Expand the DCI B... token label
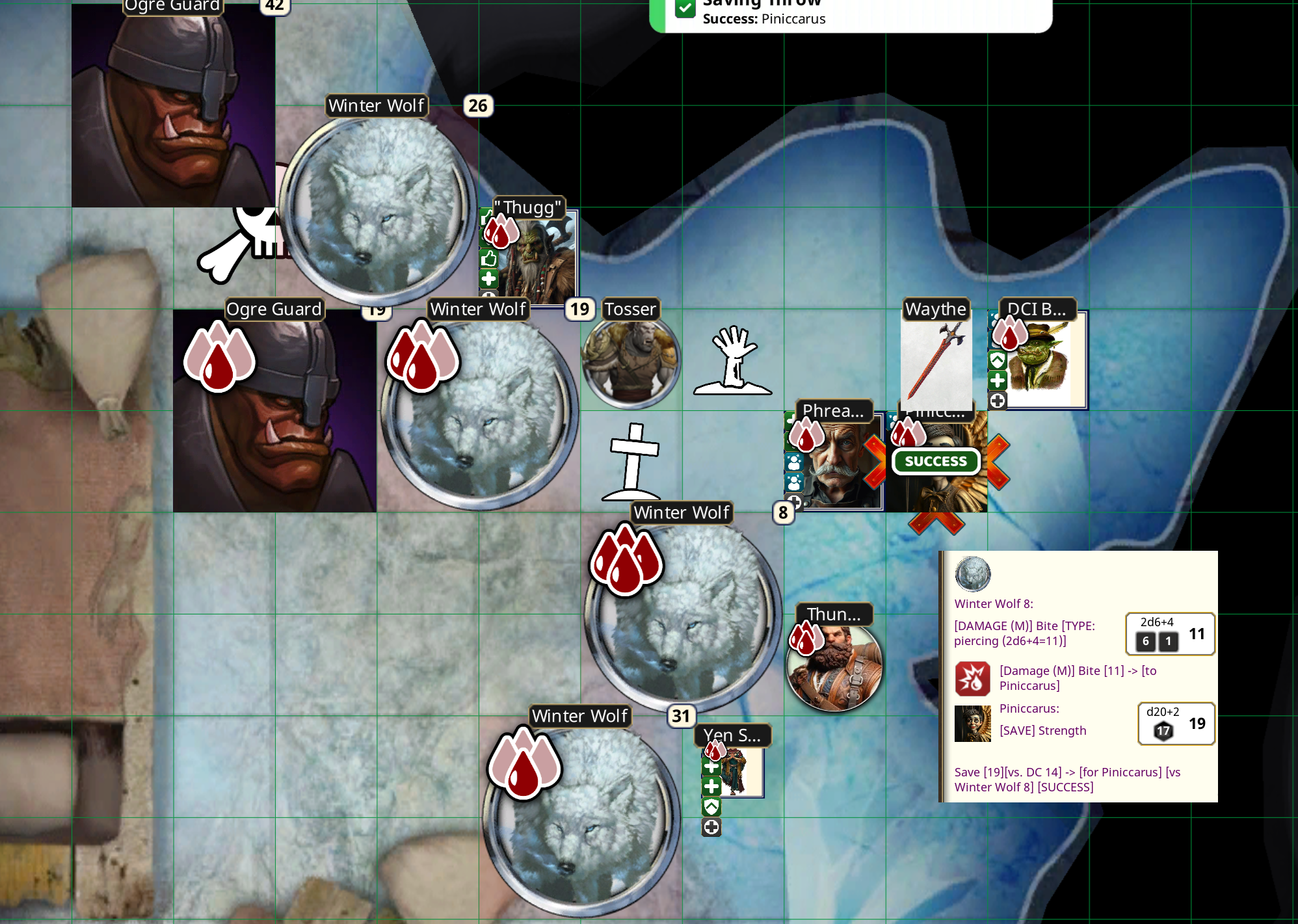The height and width of the screenshot is (924, 1298). point(1037,310)
